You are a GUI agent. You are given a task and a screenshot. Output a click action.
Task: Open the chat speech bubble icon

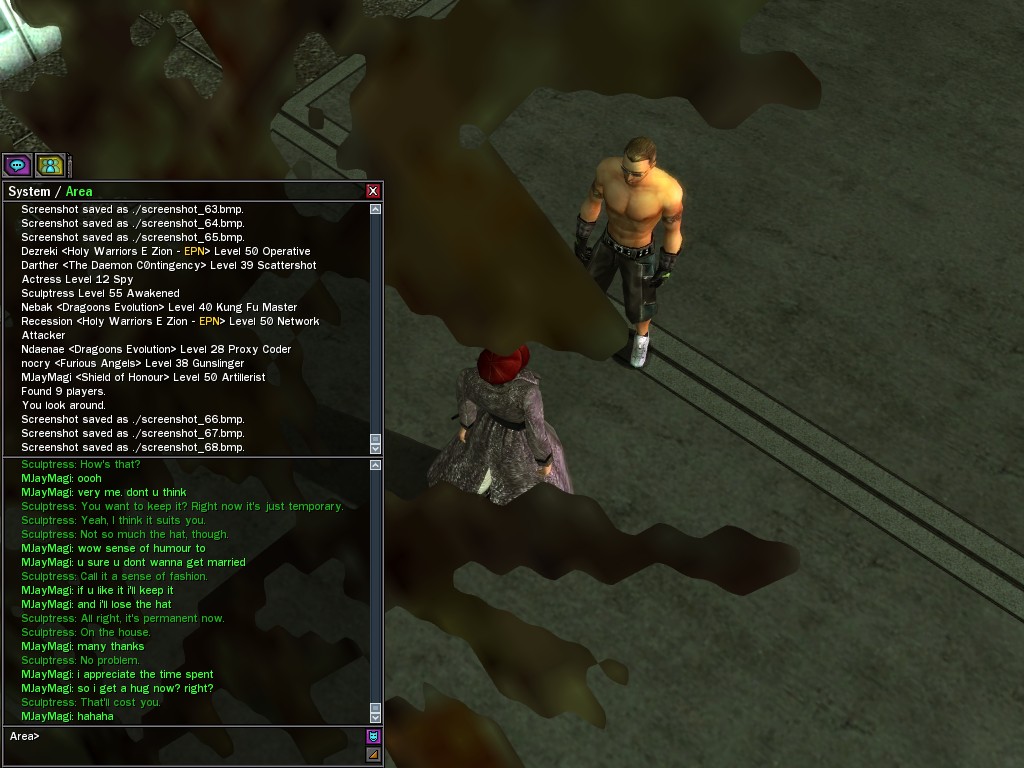[x=17, y=165]
